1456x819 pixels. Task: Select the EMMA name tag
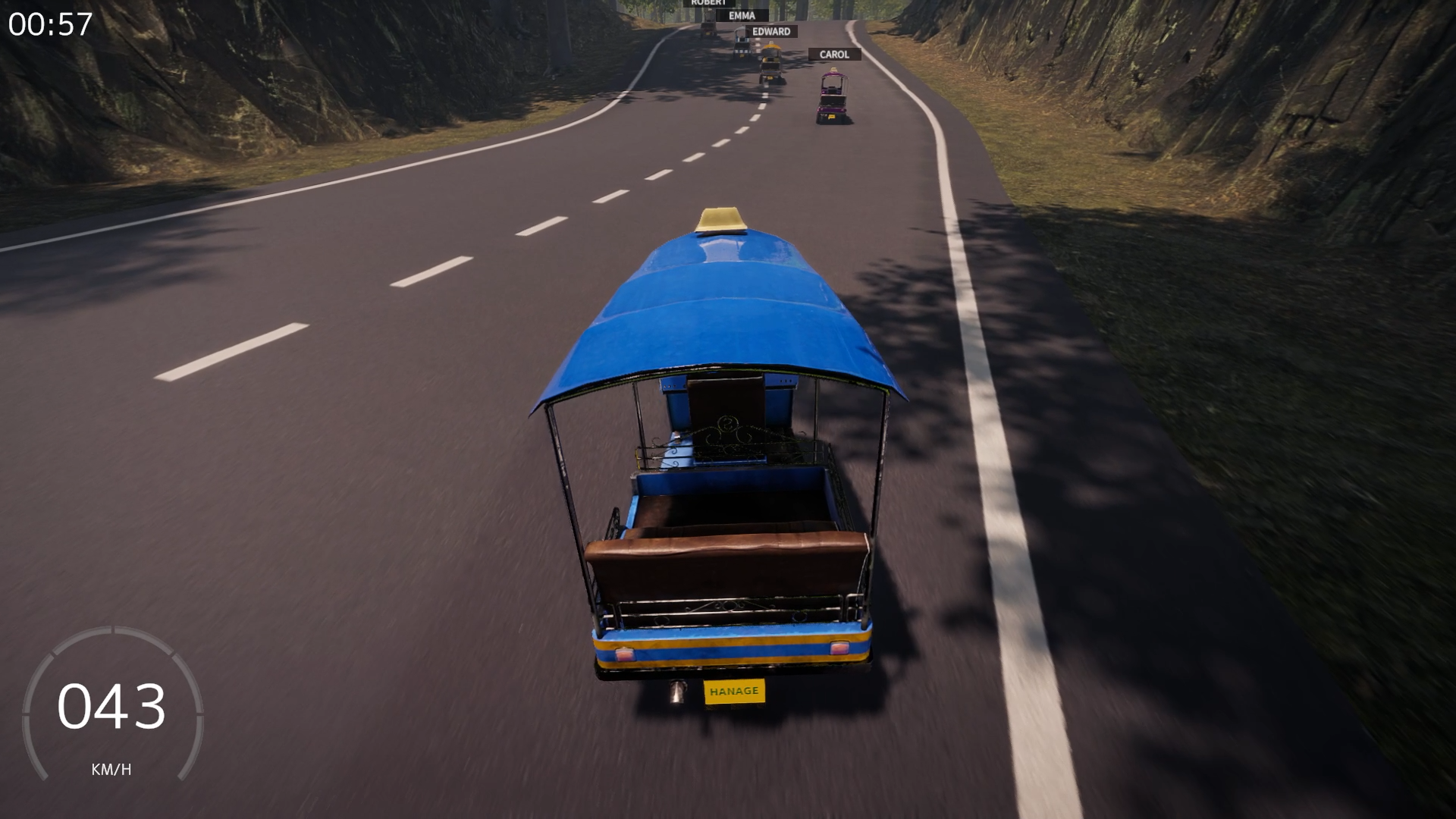pos(742,15)
